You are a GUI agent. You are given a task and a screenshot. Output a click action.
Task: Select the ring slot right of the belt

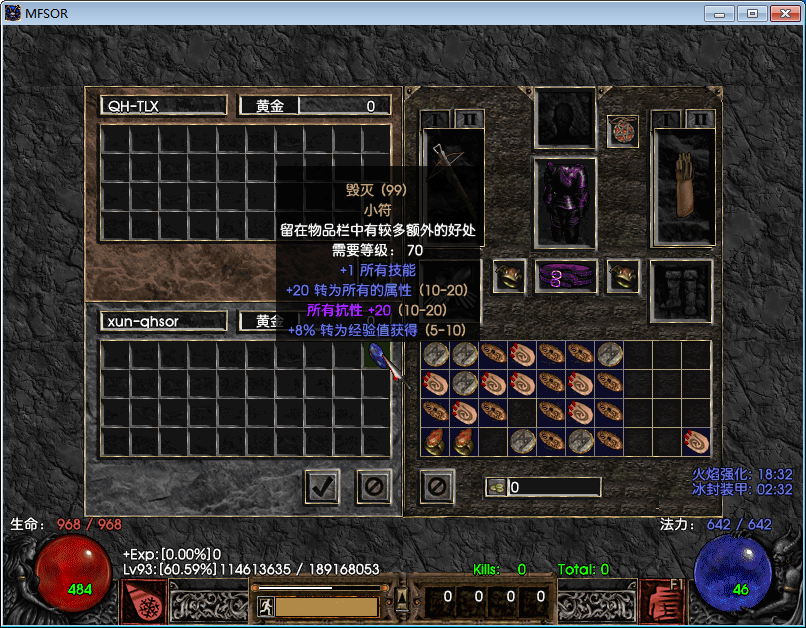pyautogui.click(x=623, y=277)
